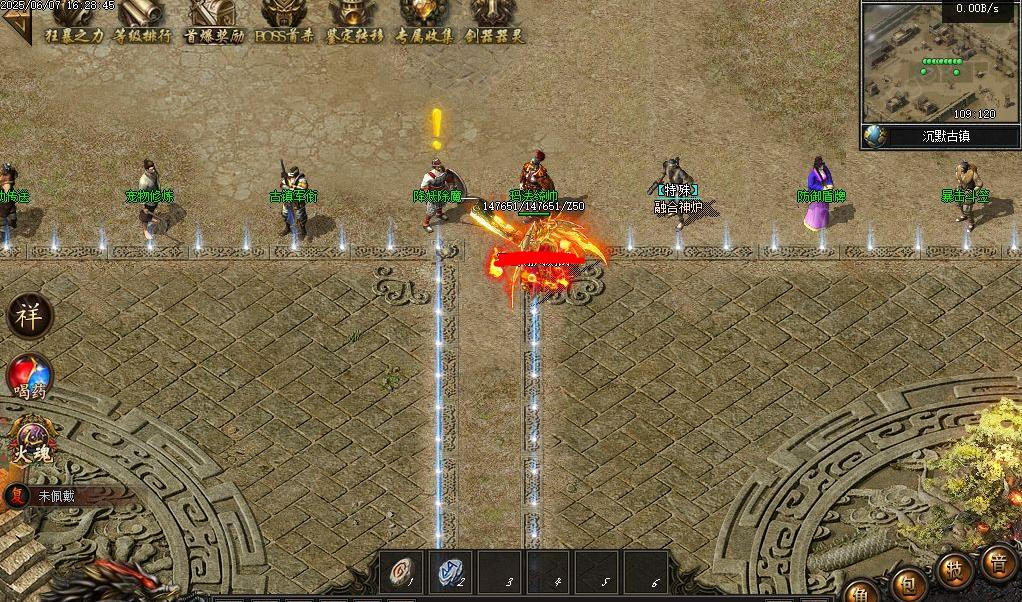Click the round 祥 button
1022x602 pixels.
click(x=28, y=317)
